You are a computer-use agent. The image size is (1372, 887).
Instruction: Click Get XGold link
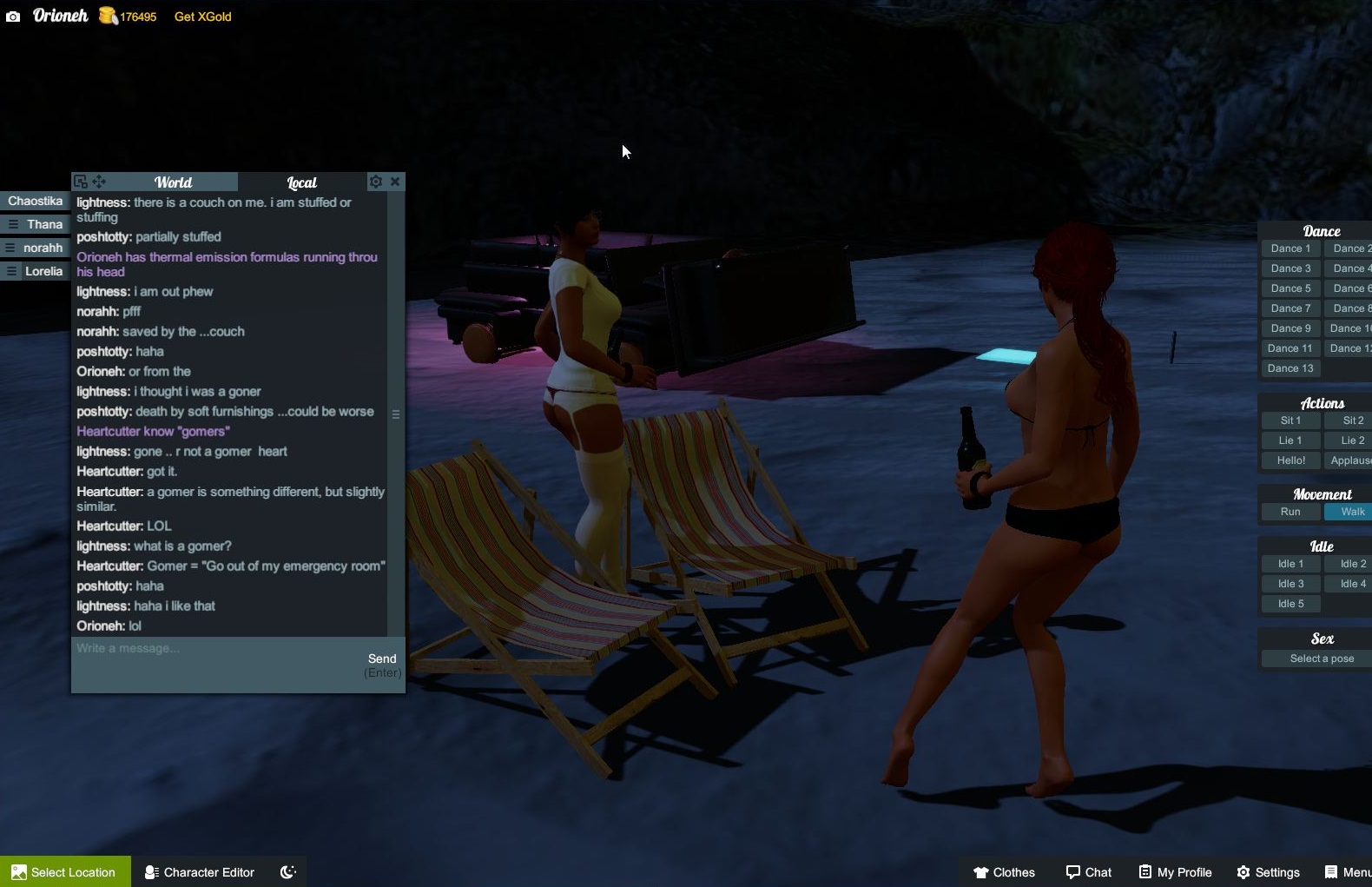[x=202, y=17]
